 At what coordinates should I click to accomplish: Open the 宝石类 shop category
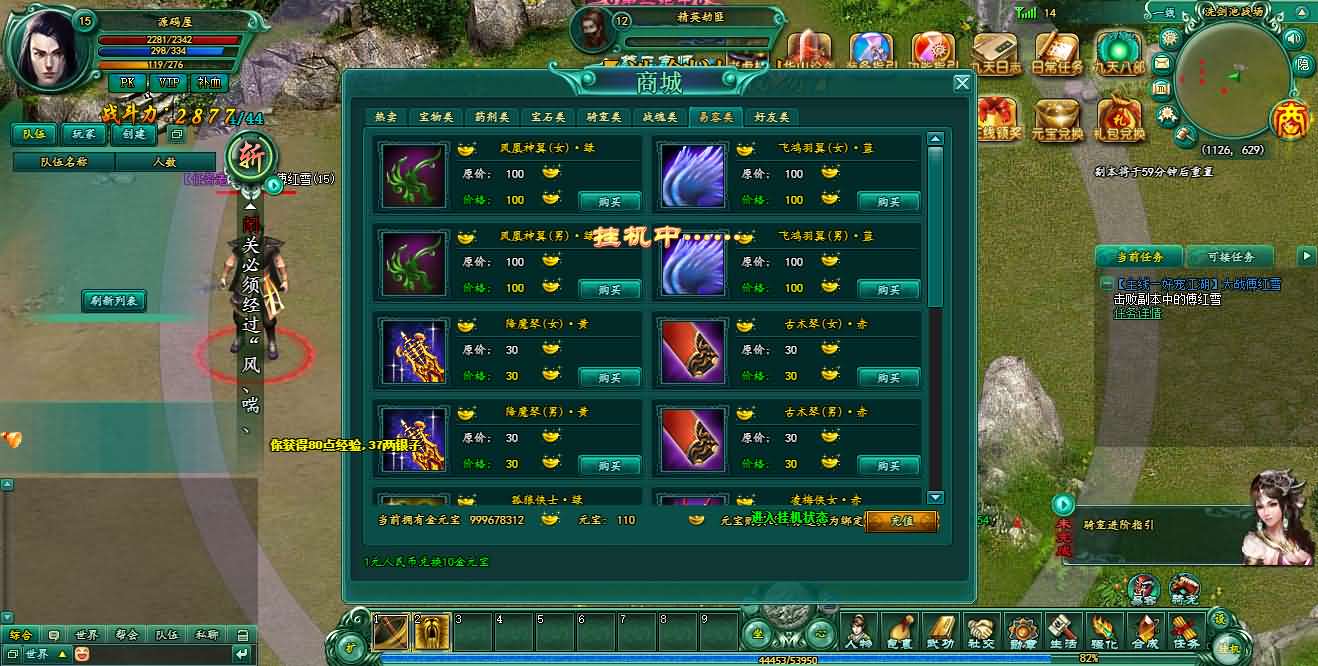pyautogui.click(x=548, y=117)
